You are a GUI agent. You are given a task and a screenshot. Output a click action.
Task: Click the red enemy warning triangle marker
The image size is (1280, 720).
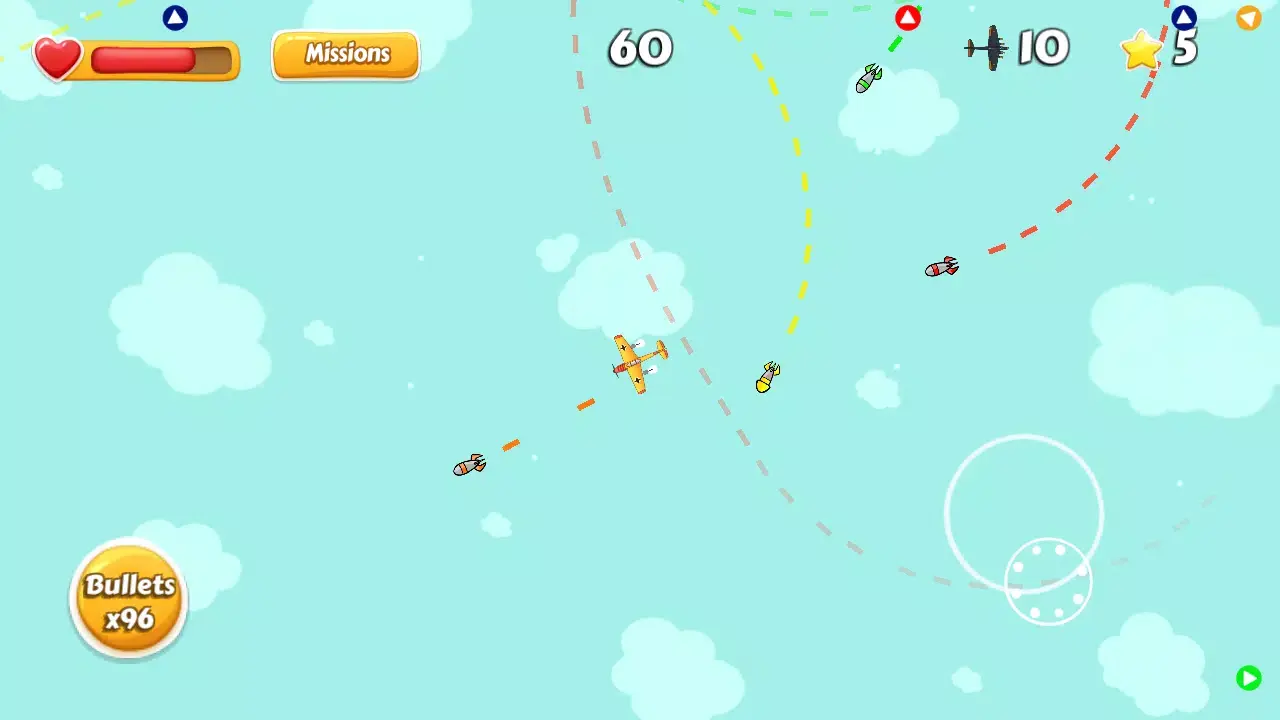click(x=908, y=16)
